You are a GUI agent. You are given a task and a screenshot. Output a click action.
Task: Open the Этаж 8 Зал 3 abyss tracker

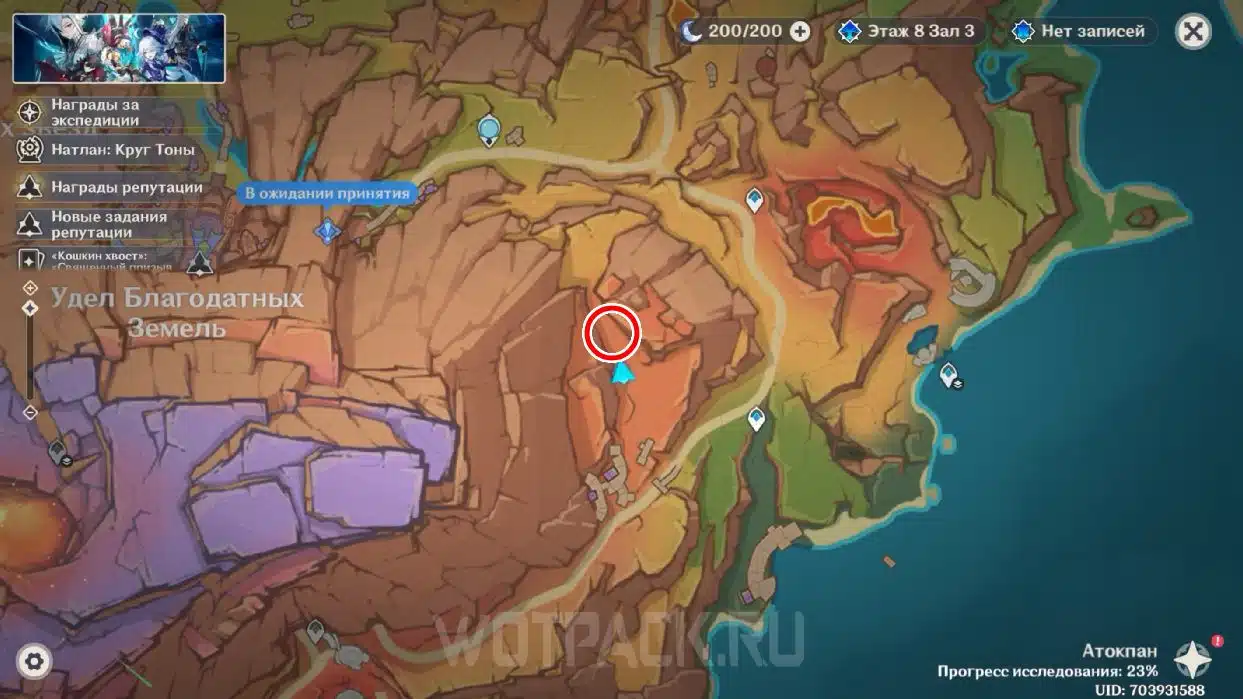[907, 31]
